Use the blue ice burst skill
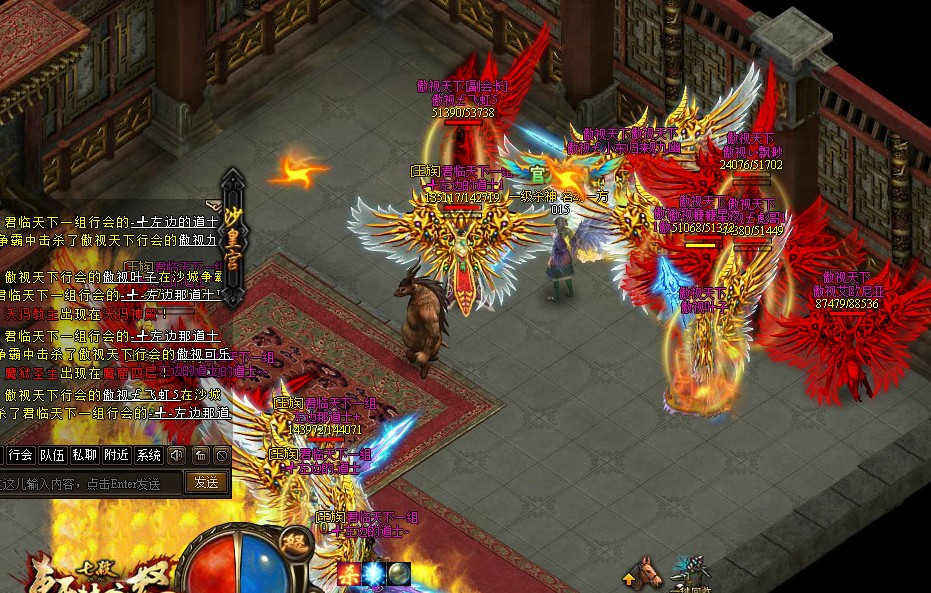This screenshot has height=593, width=931. [x=374, y=574]
